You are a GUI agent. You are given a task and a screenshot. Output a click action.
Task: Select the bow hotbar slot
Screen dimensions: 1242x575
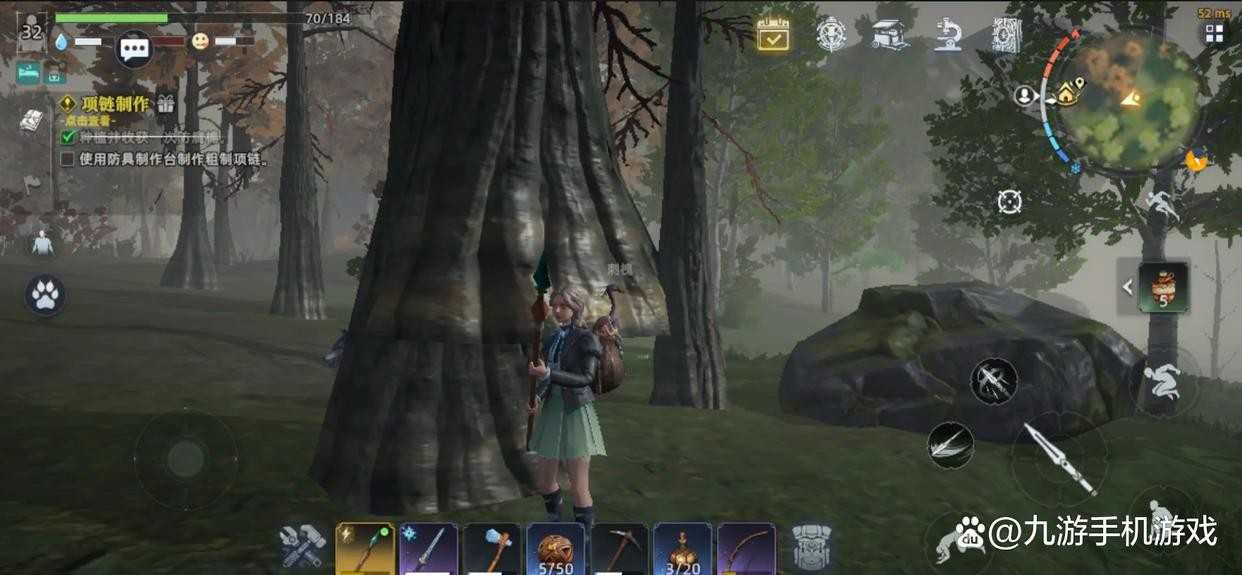pos(746,549)
